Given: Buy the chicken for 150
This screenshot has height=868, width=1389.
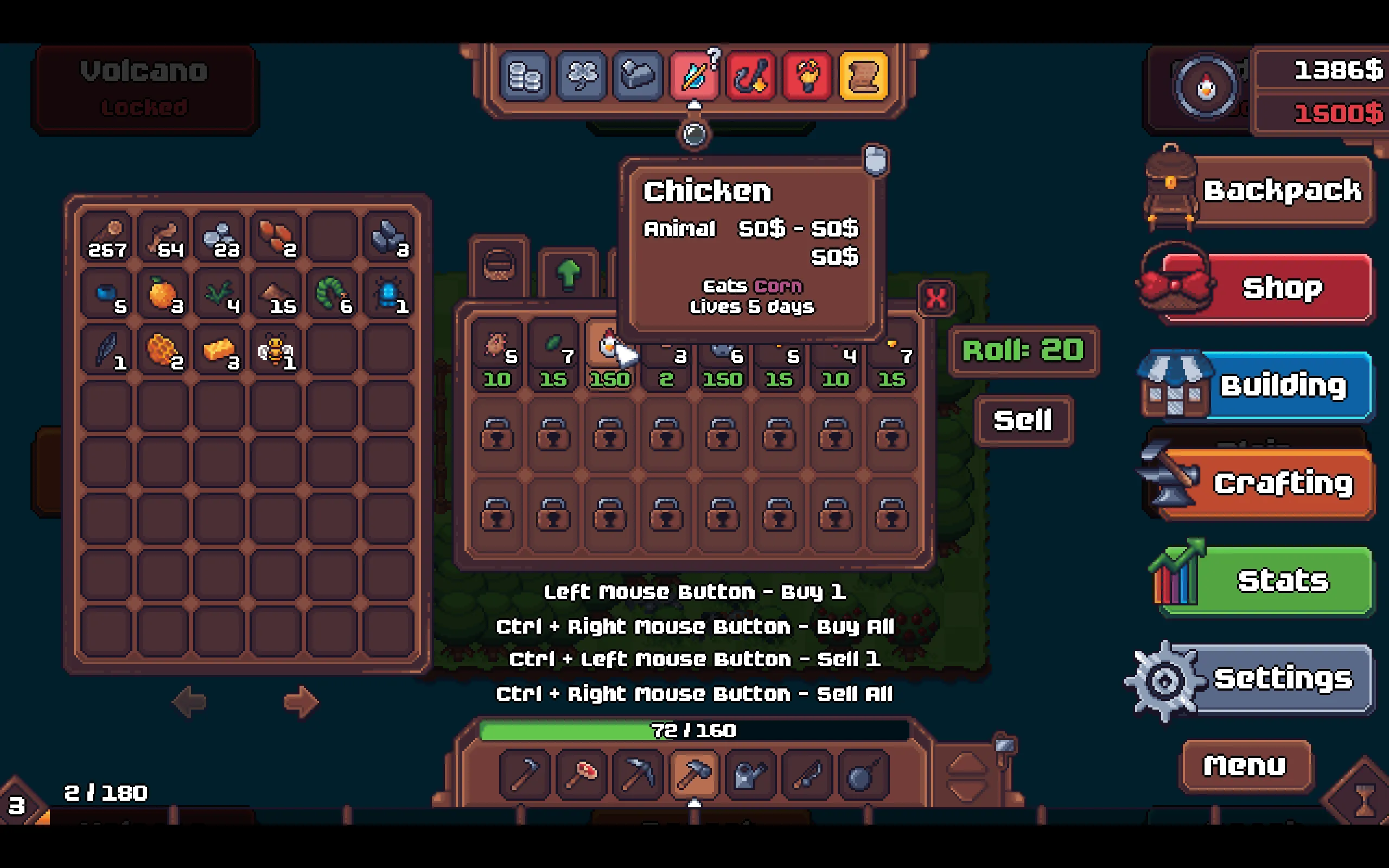Looking at the screenshot, I should (x=609, y=356).
